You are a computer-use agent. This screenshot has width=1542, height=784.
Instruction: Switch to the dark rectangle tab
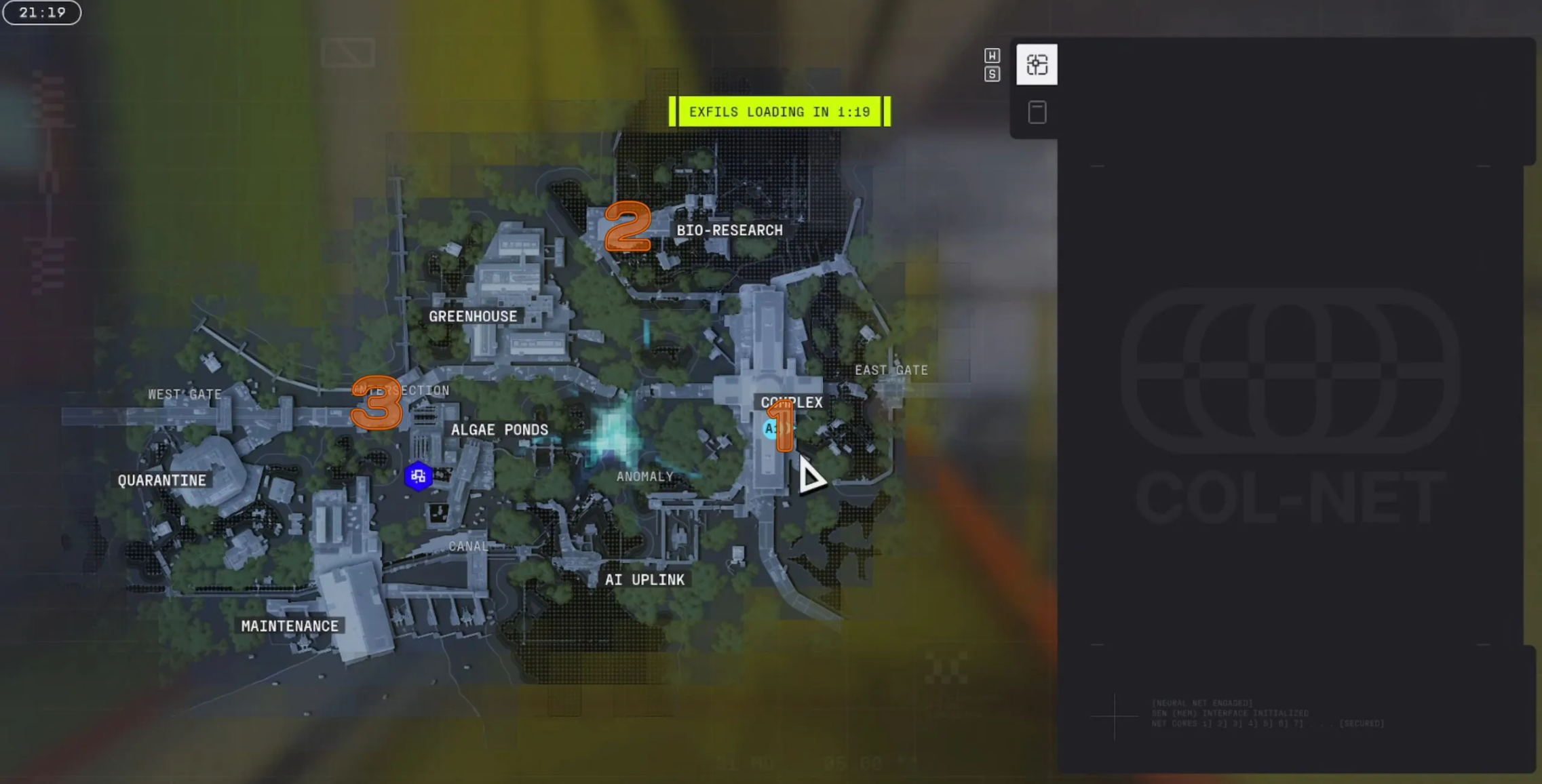point(1036,113)
